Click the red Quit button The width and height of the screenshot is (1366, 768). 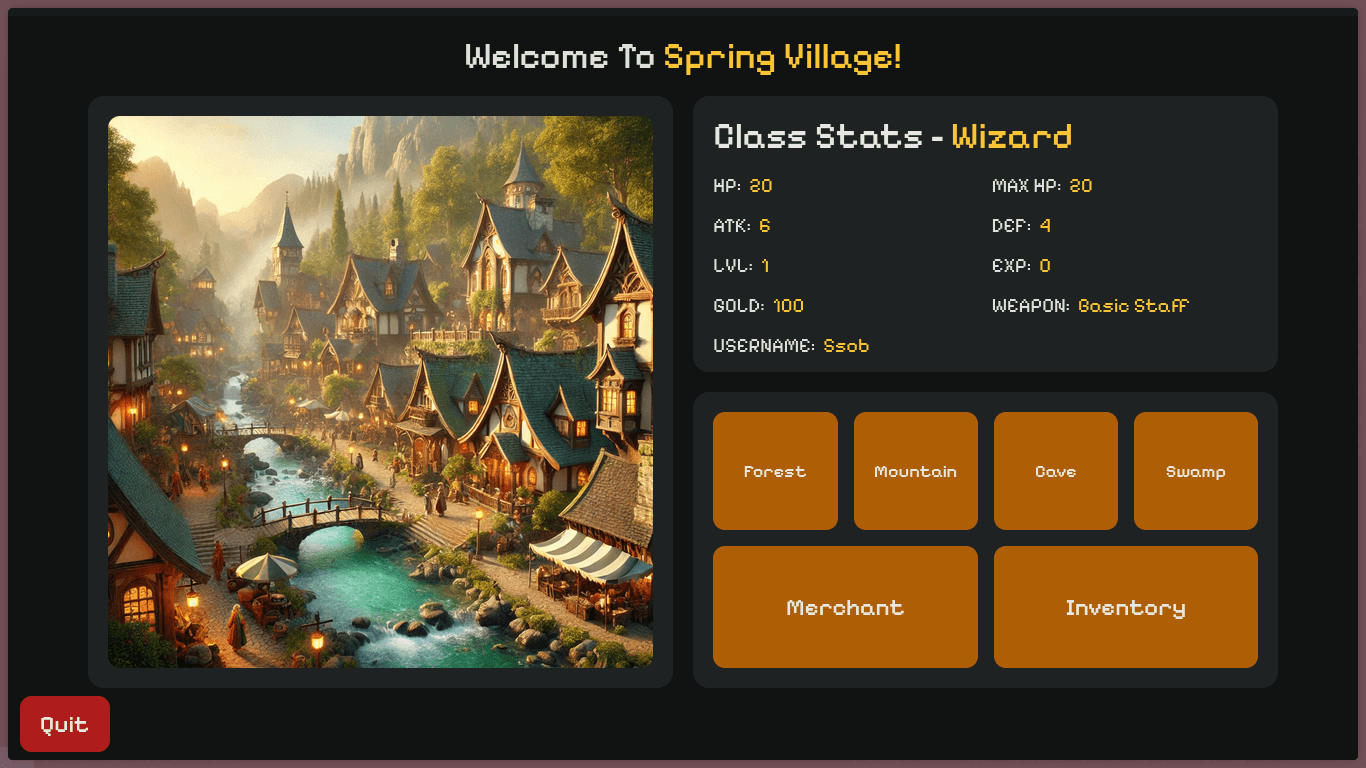point(65,724)
